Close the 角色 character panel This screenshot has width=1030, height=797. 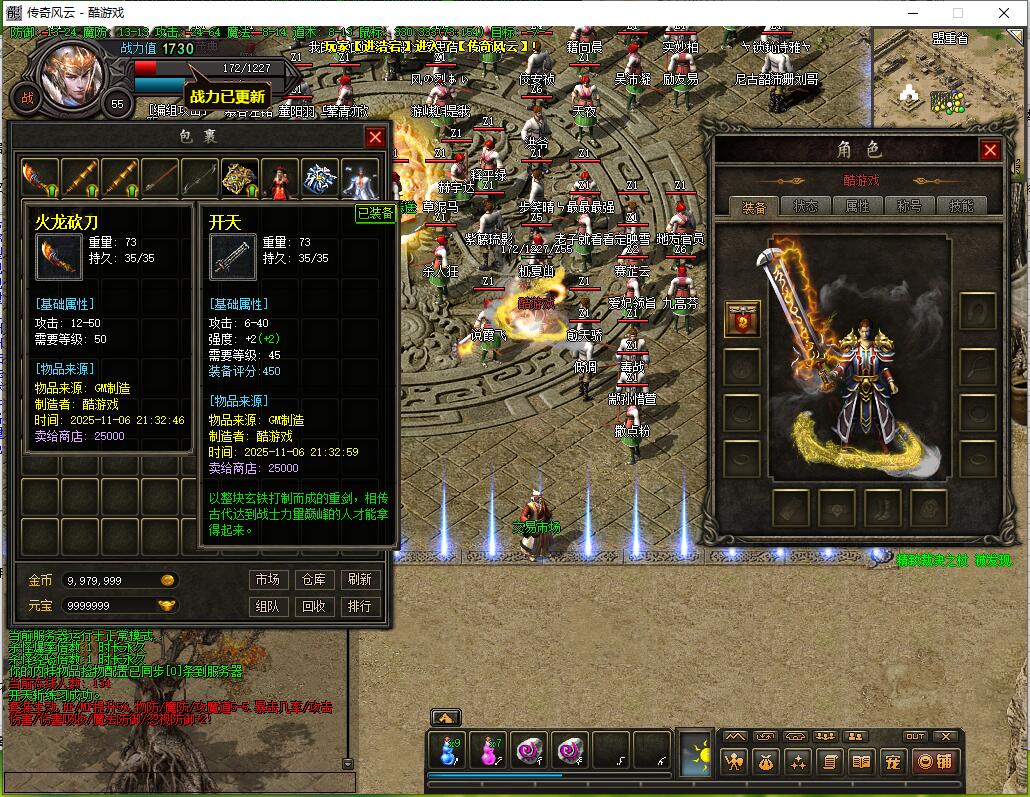click(990, 150)
